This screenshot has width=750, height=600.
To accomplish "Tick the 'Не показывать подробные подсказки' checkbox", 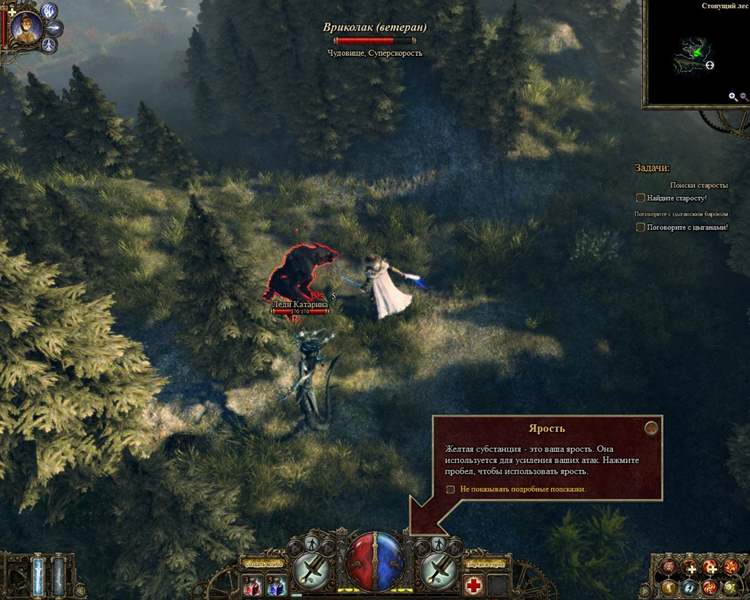I will click(x=451, y=490).
